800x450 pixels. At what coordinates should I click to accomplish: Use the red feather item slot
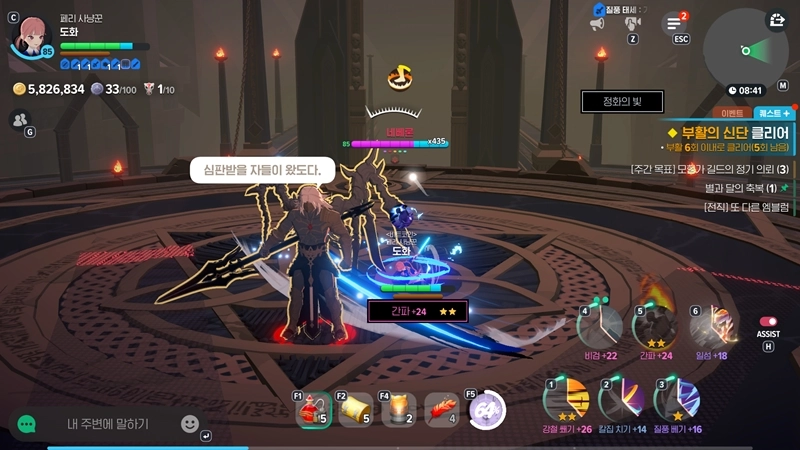point(441,409)
